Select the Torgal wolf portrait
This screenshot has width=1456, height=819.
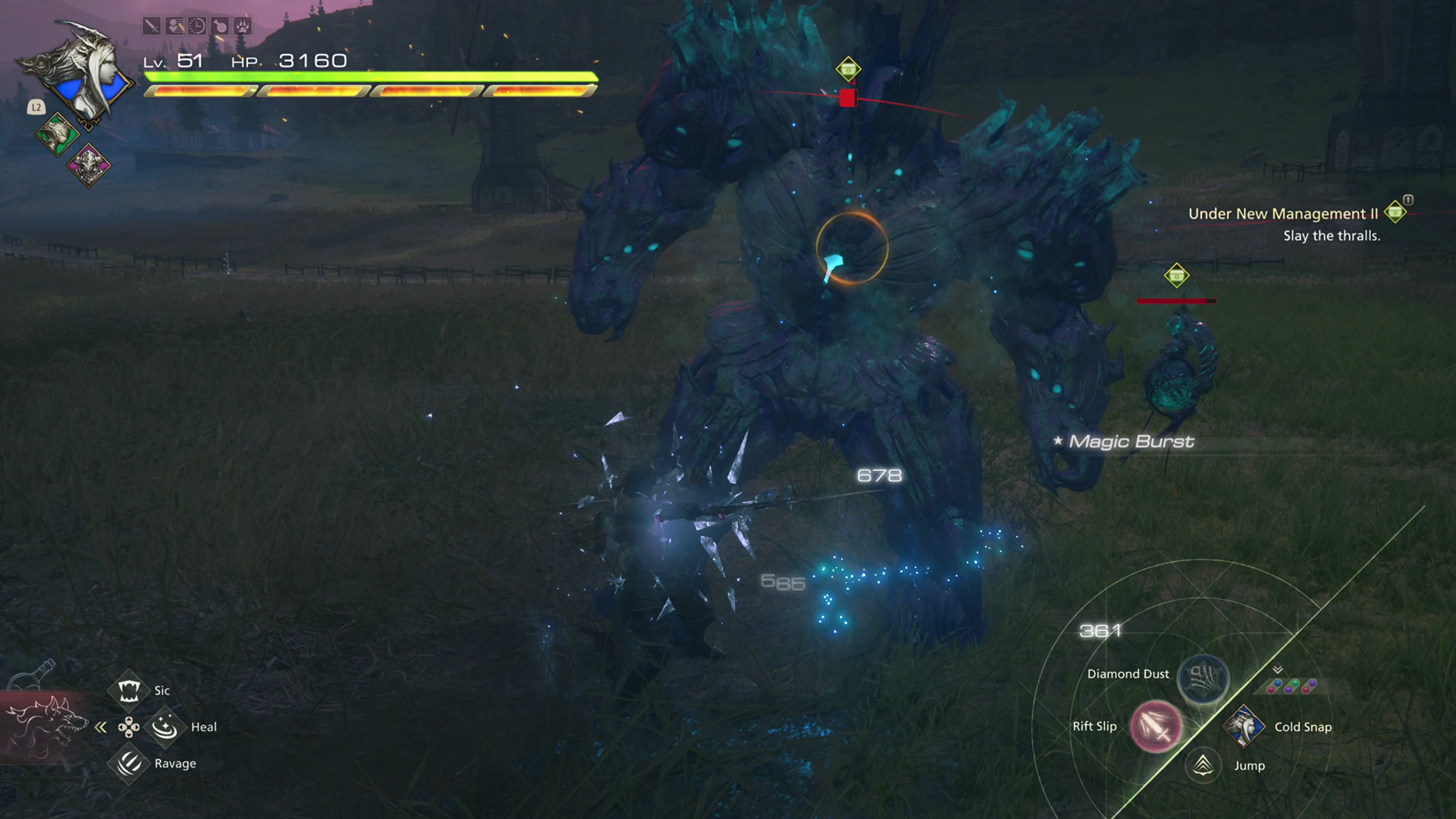point(45,724)
